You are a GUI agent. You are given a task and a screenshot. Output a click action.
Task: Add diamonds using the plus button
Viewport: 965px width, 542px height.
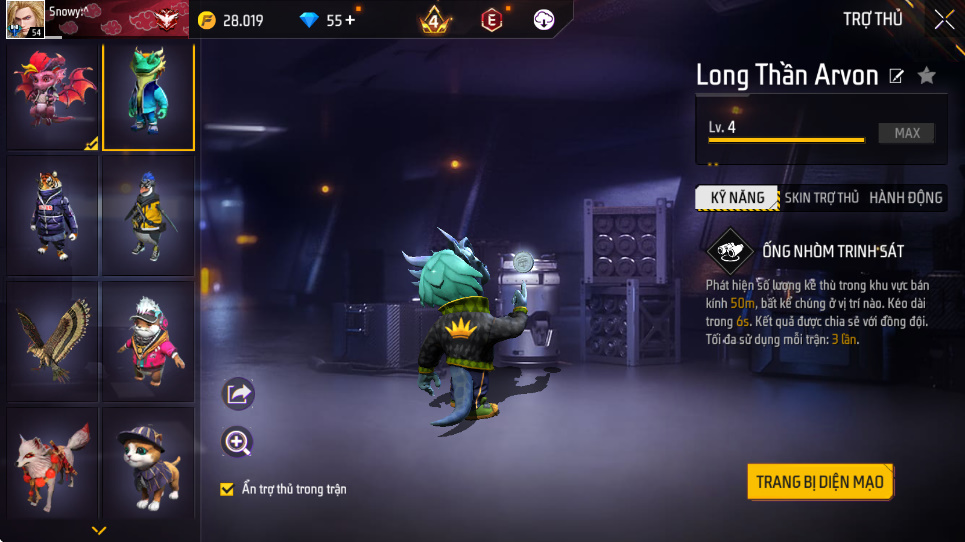click(350, 20)
